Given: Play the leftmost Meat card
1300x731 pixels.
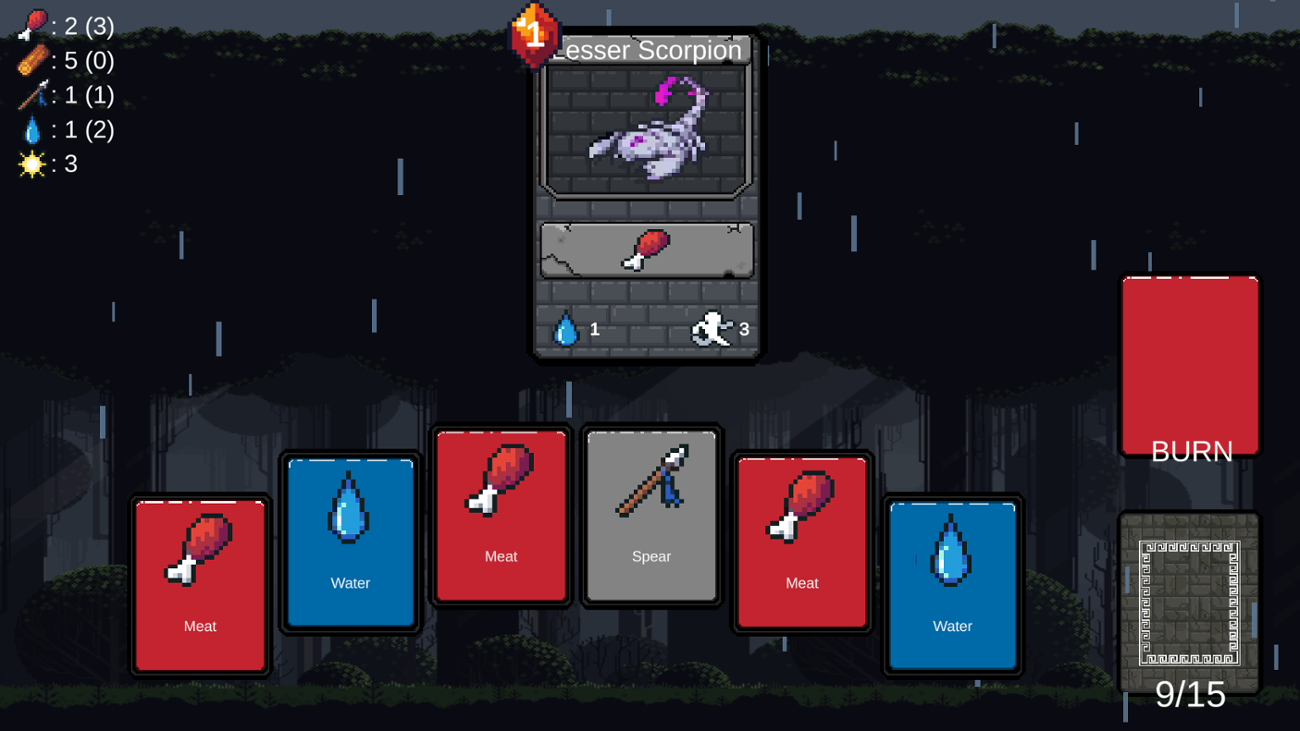Looking at the screenshot, I should (199, 585).
